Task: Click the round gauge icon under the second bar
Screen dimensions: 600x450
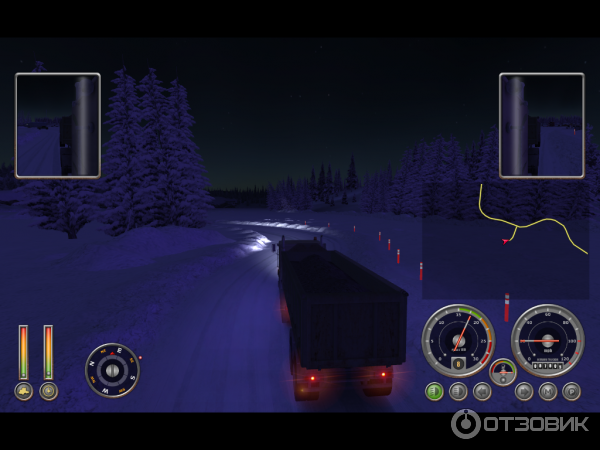Action: click(48, 390)
